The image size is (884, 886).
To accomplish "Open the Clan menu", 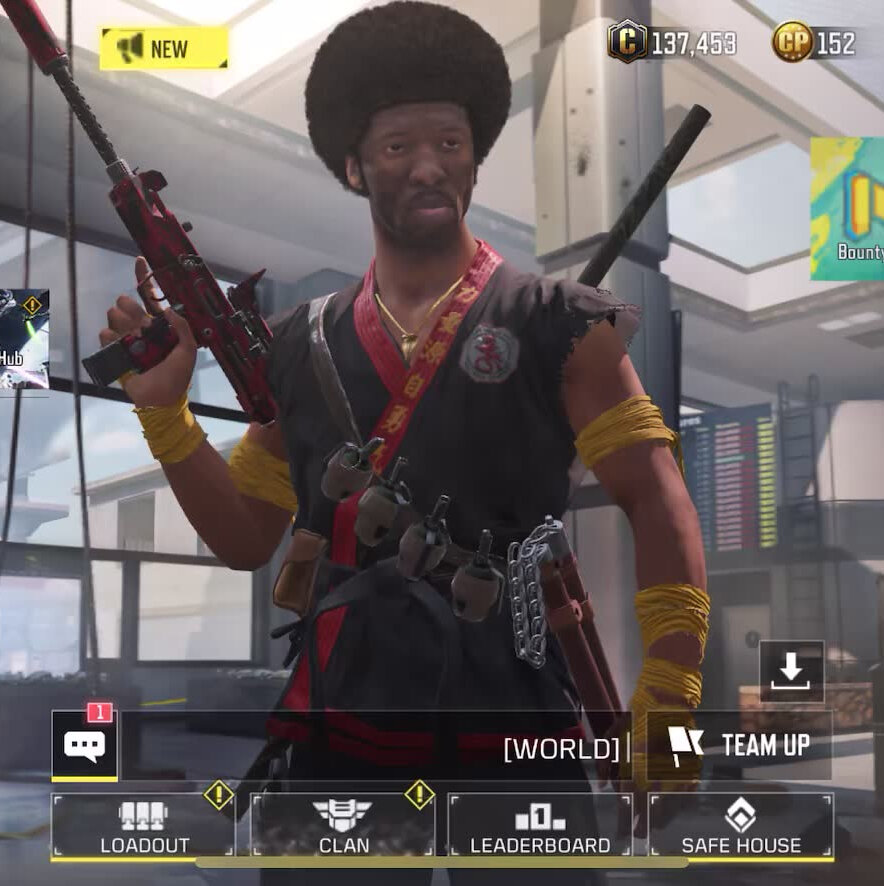I will tap(342, 826).
